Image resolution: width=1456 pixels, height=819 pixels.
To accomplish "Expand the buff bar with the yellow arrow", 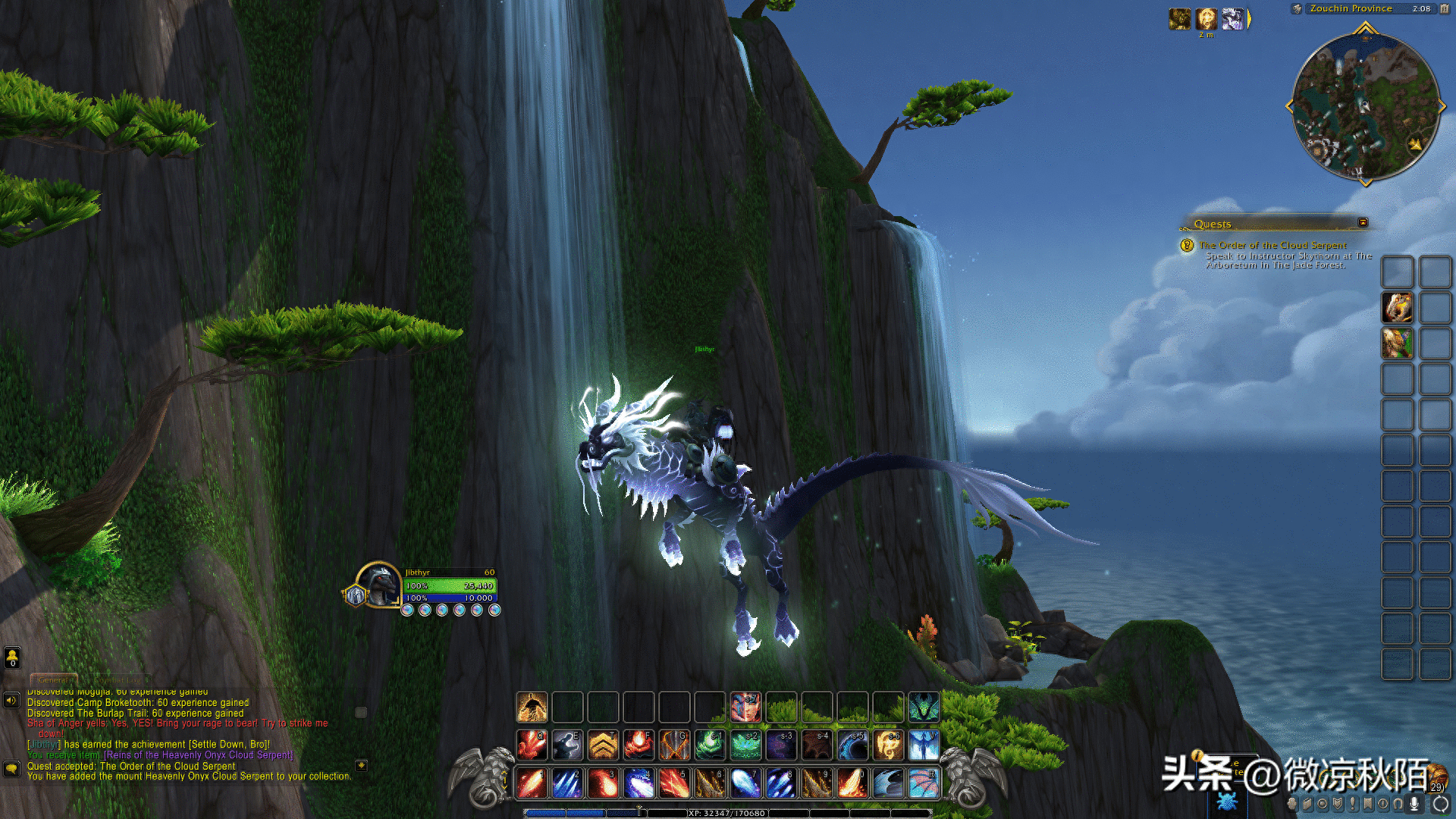I will (1249, 18).
